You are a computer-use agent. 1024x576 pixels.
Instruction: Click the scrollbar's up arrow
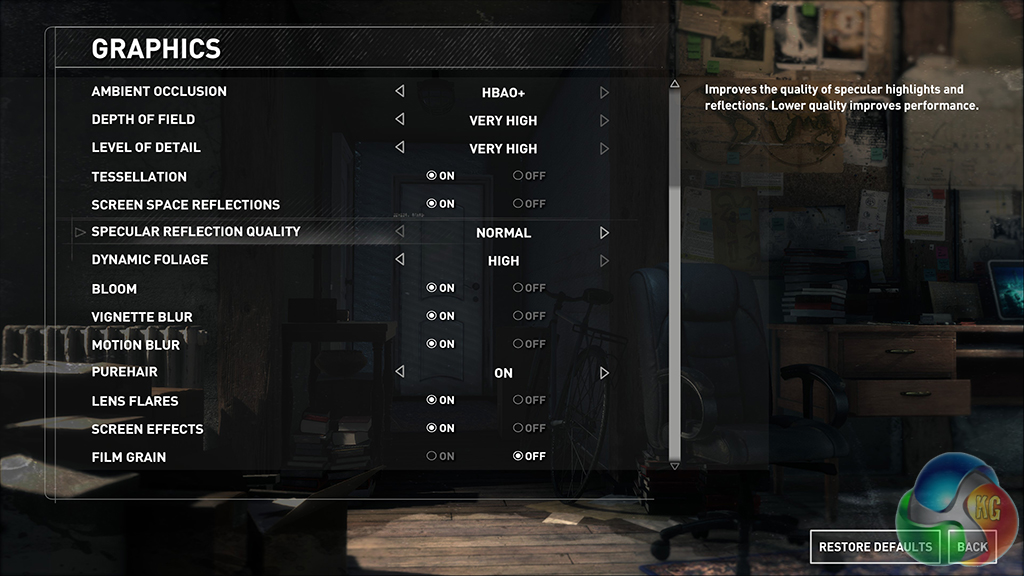coord(674,85)
